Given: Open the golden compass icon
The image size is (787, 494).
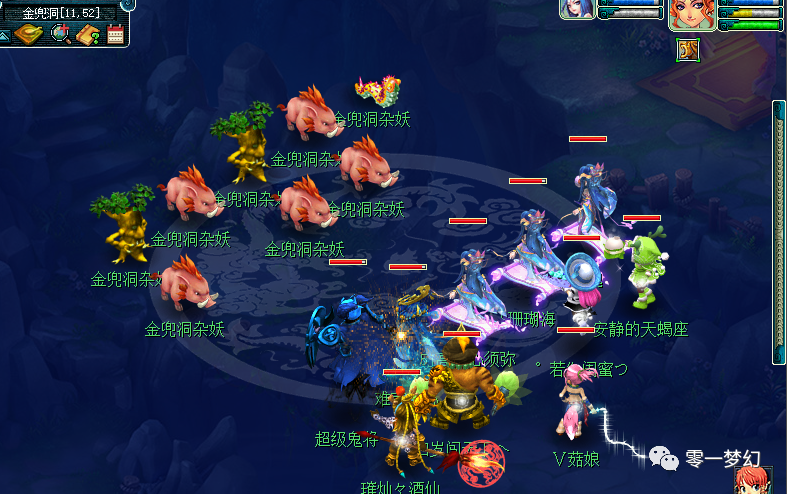Looking at the screenshot, I should point(29,34).
